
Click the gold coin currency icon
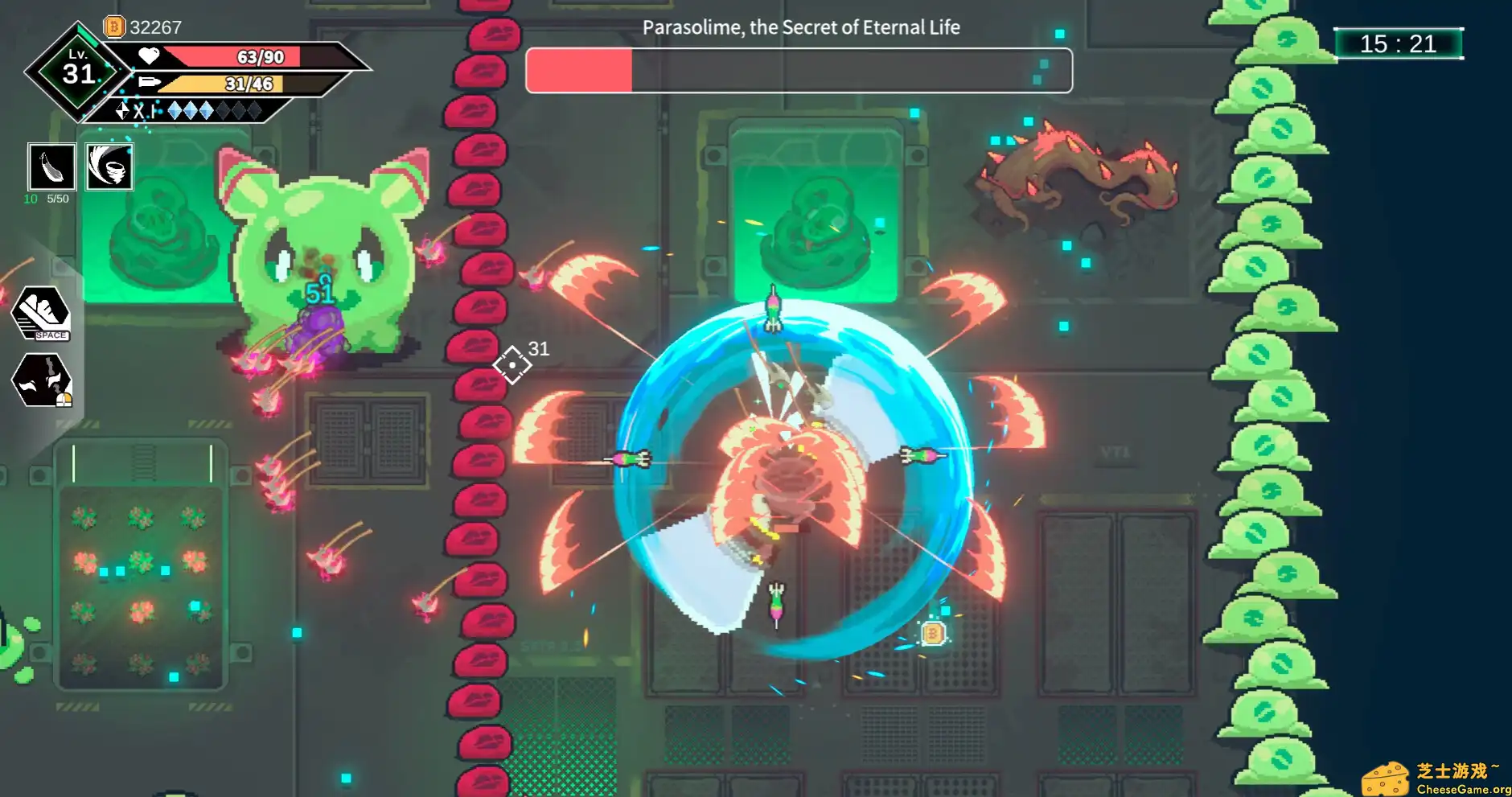114,27
